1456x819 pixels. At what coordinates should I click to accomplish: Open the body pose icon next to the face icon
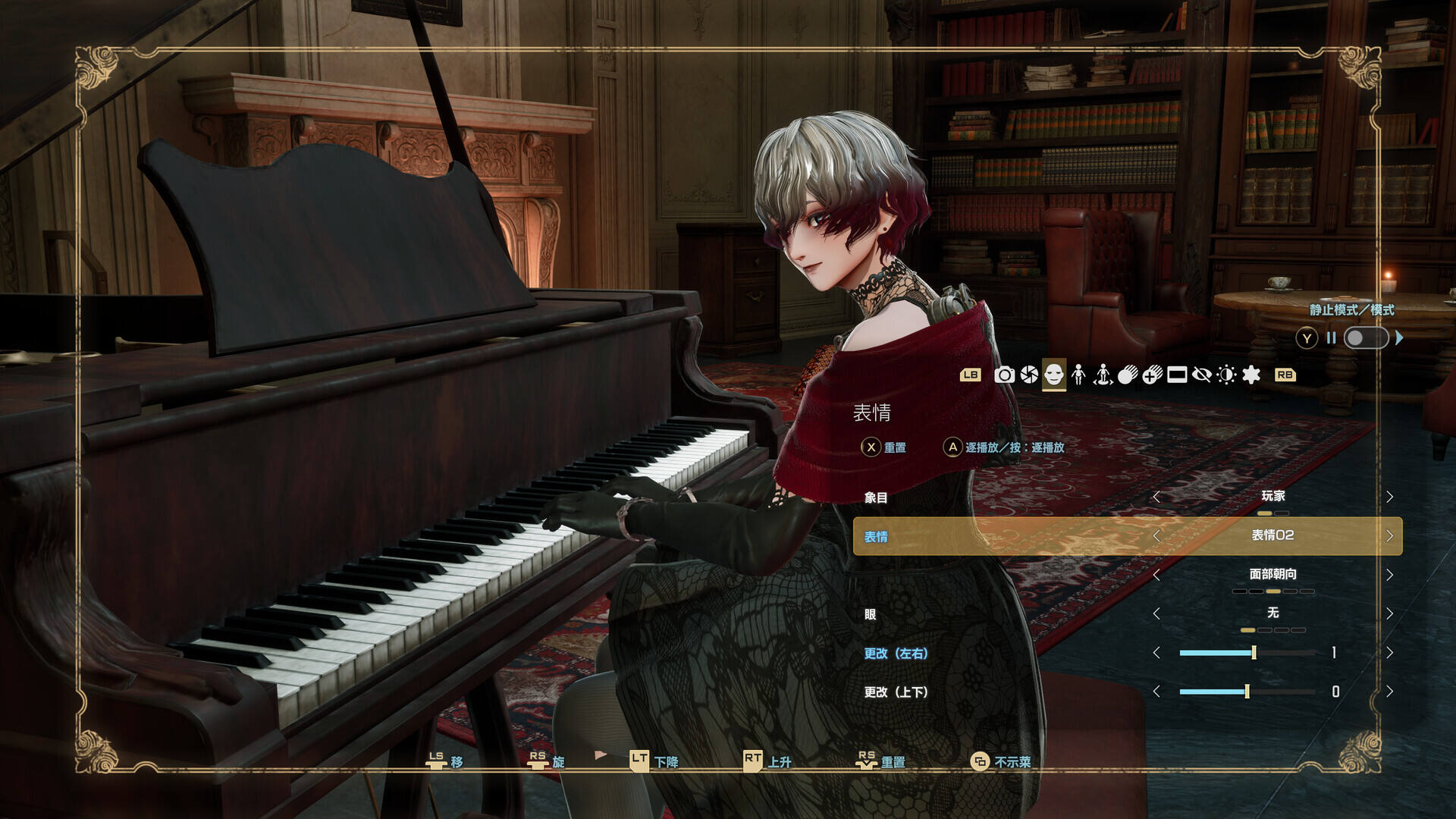1079,375
